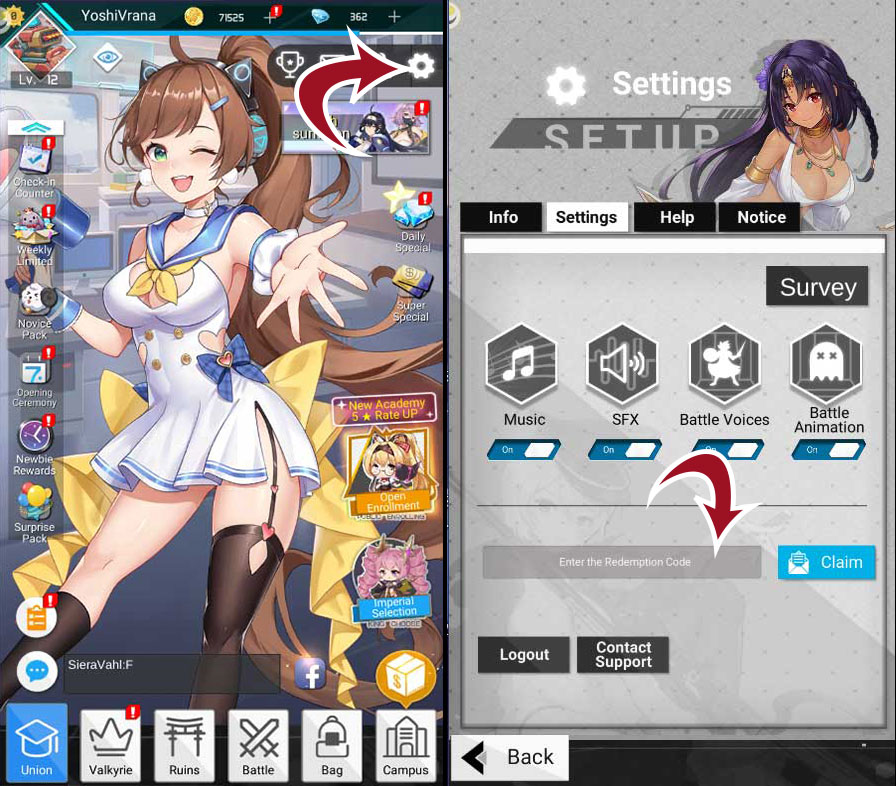Open the Bag inventory
This screenshot has width=896, height=786.
(x=332, y=744)
